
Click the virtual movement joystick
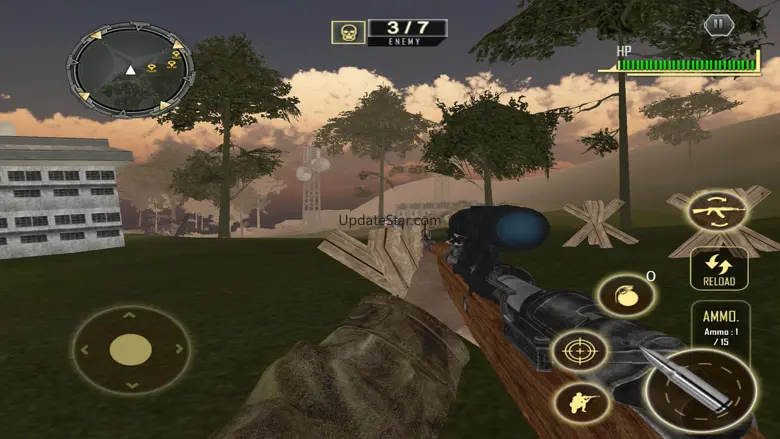click(130, 349)
